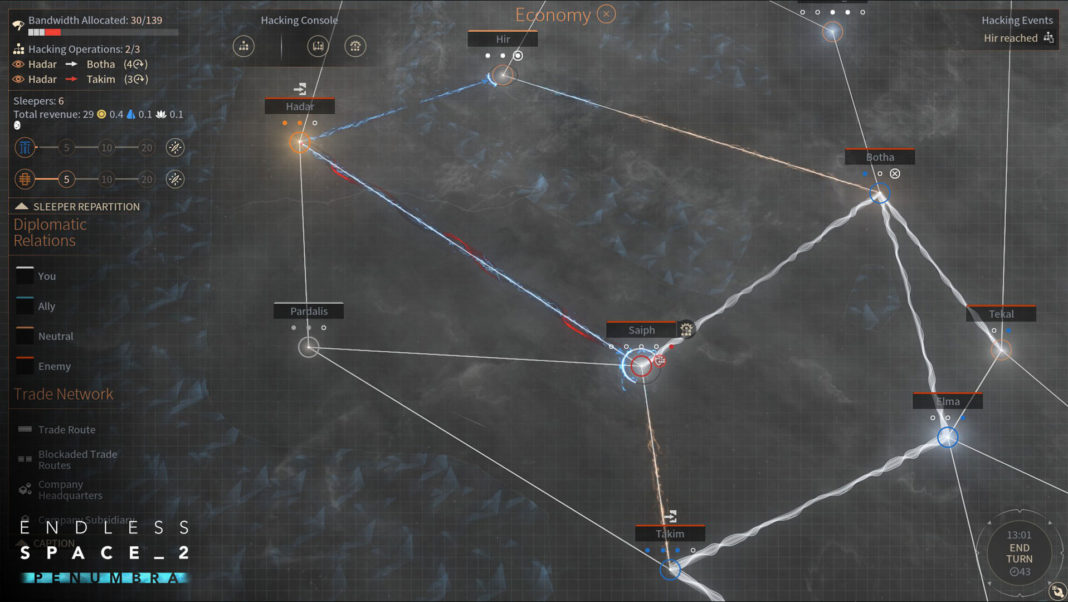1068x602 pixels.
Task: Click the middle Hacking Console icon
Action: (318, 46)
